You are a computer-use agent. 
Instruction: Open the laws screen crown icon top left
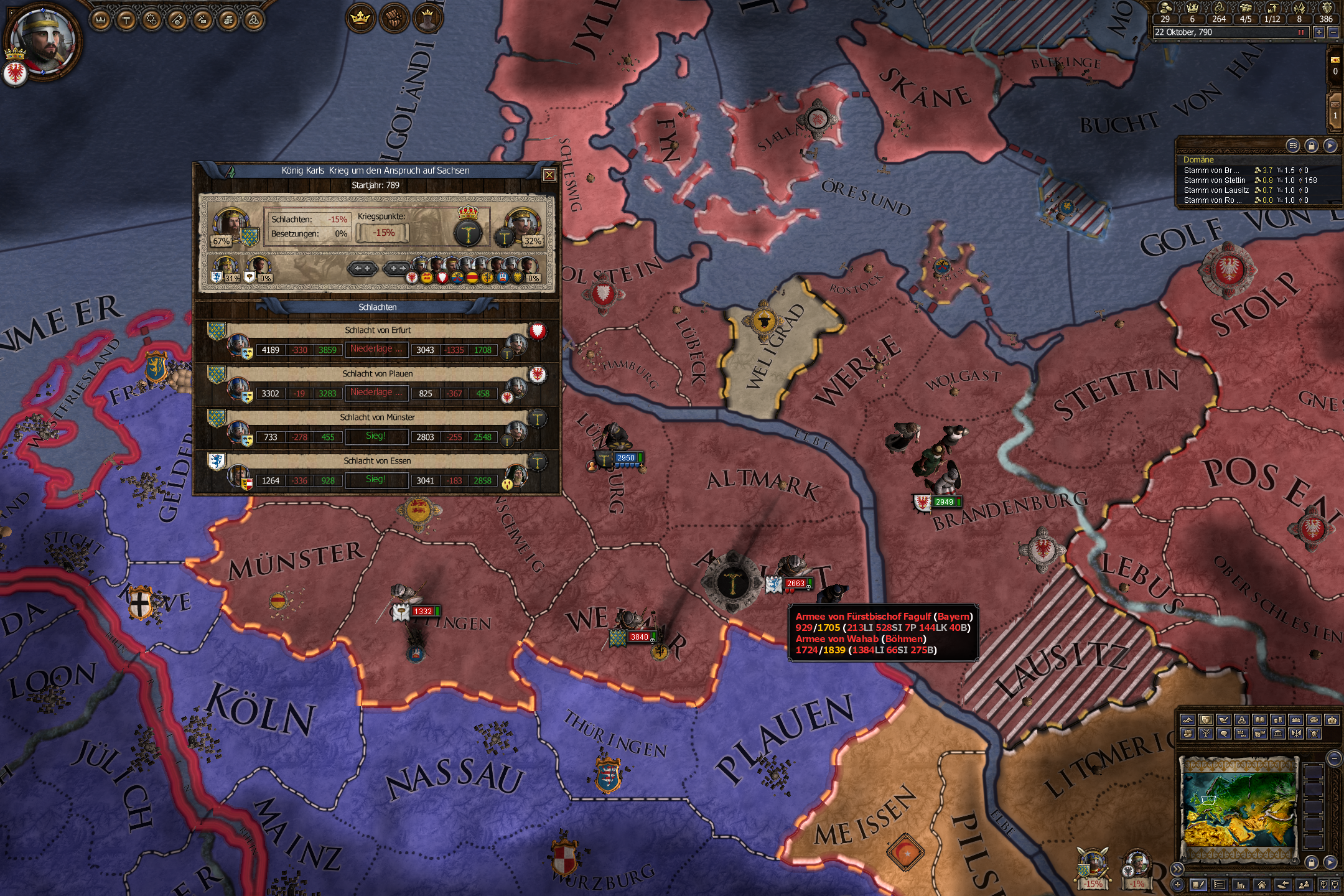[100, 19]
